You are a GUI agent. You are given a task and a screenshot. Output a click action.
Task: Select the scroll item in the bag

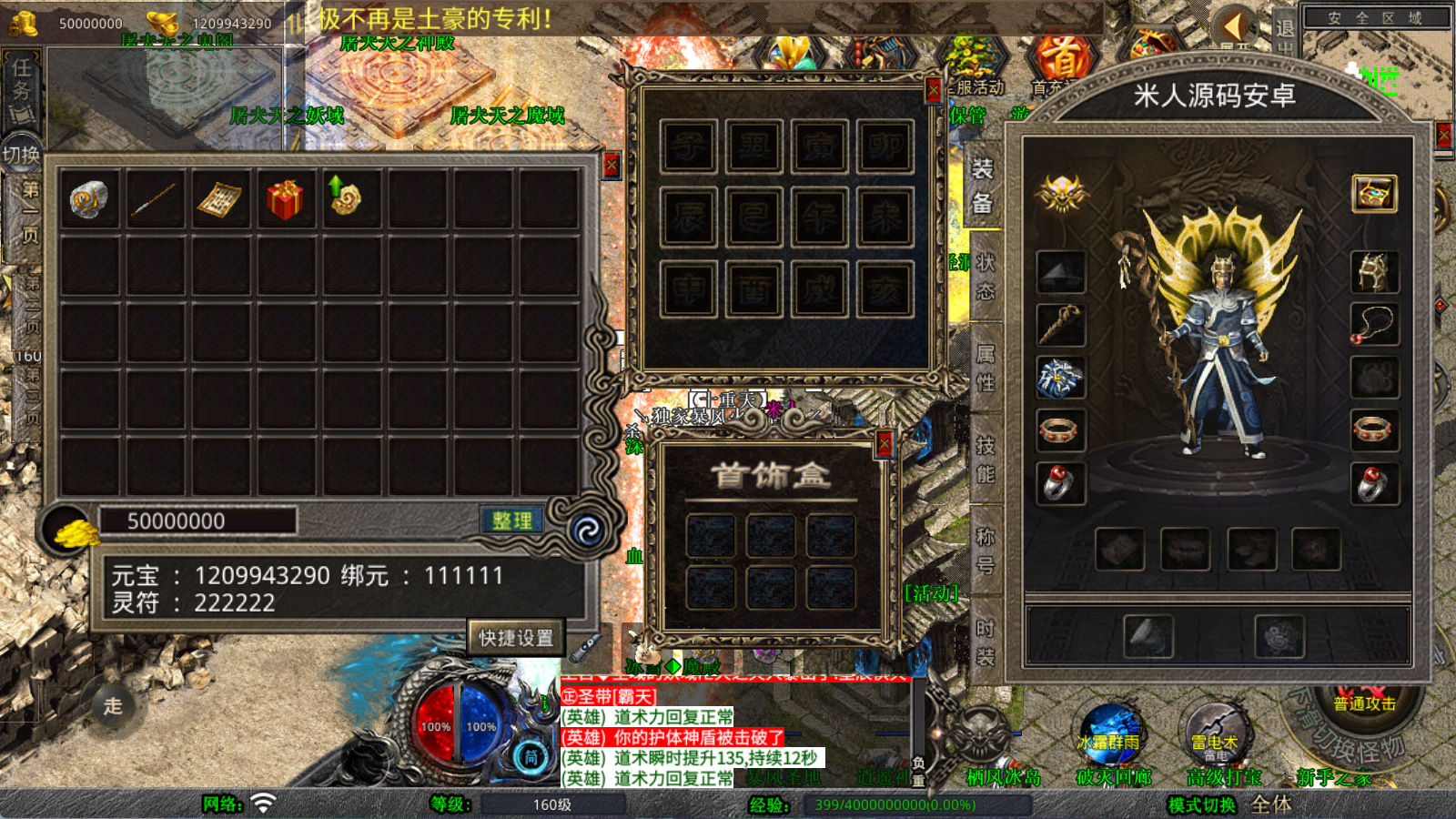point(219,198)
